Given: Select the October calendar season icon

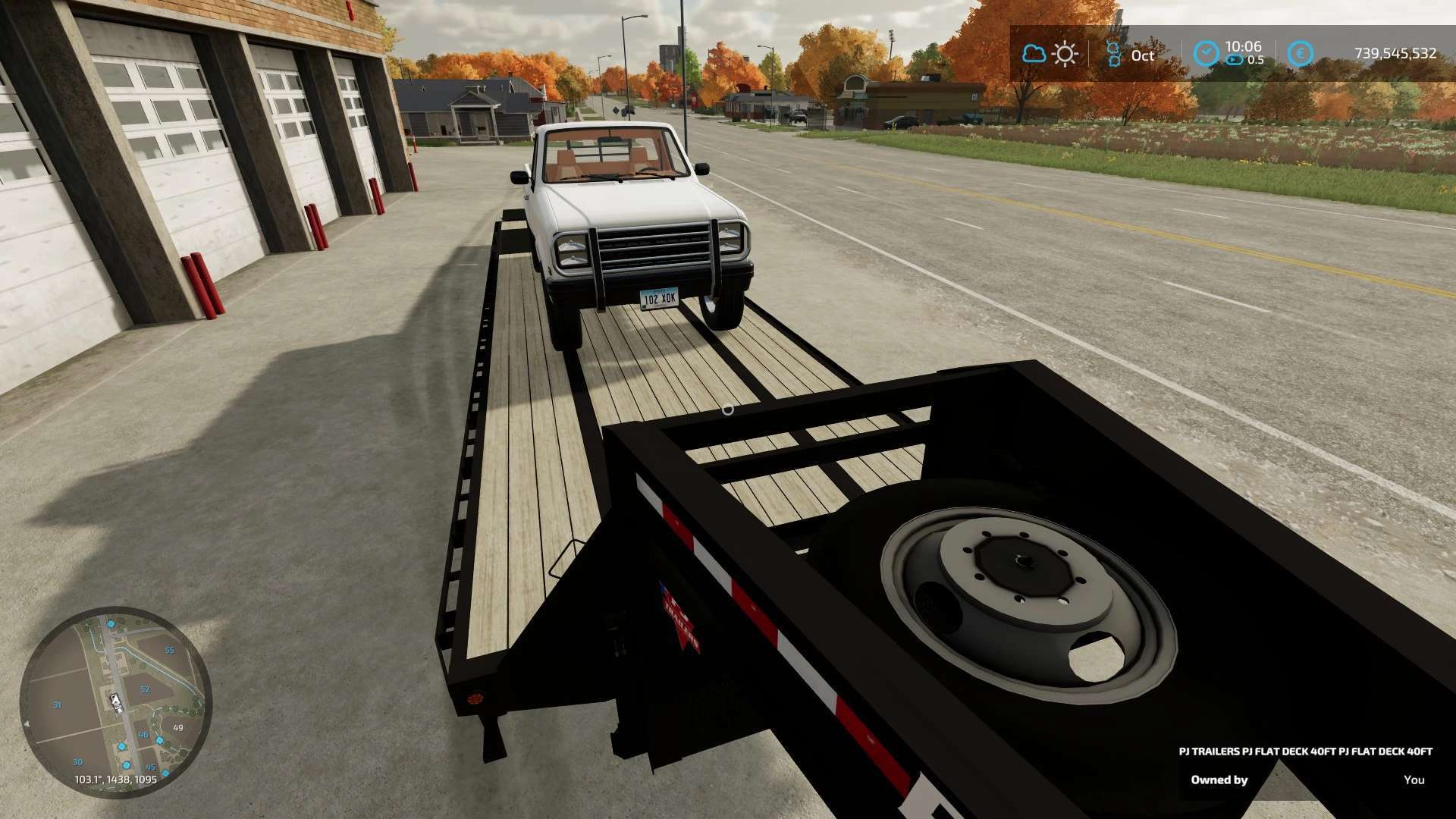Looking at the screenshot, I should pos(1113,54).
